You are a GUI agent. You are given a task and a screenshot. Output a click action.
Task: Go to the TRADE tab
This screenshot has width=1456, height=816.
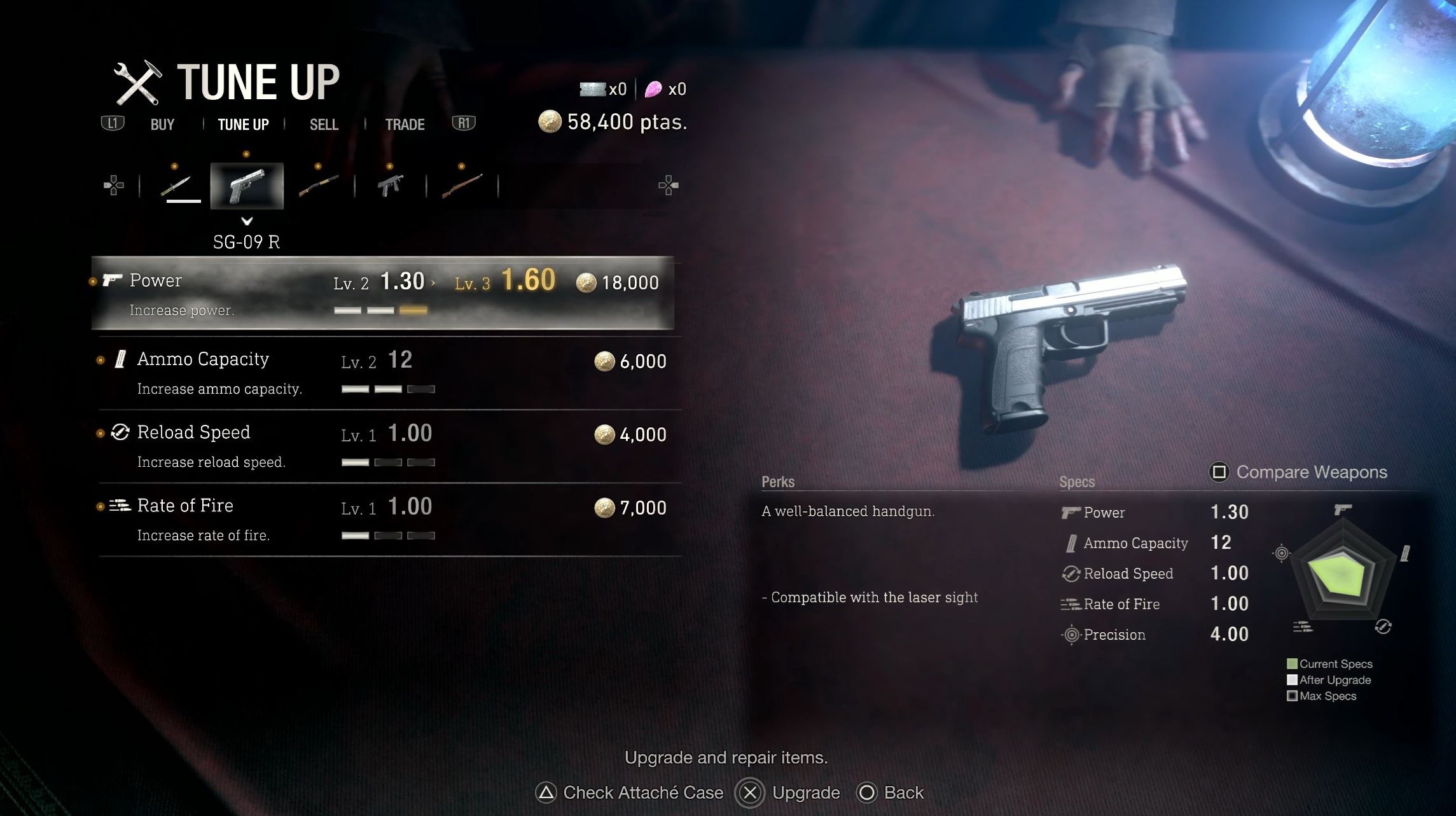point(405,125)
